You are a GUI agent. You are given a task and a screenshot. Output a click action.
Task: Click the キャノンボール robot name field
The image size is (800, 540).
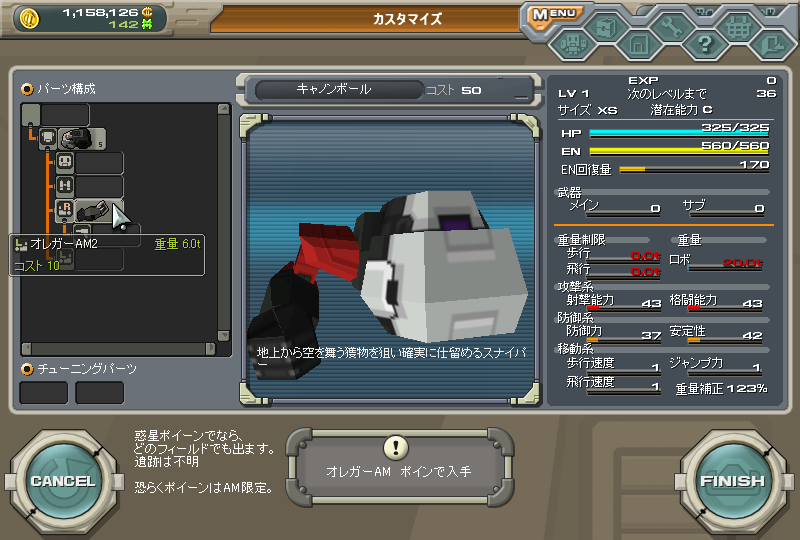pos(334,90)
